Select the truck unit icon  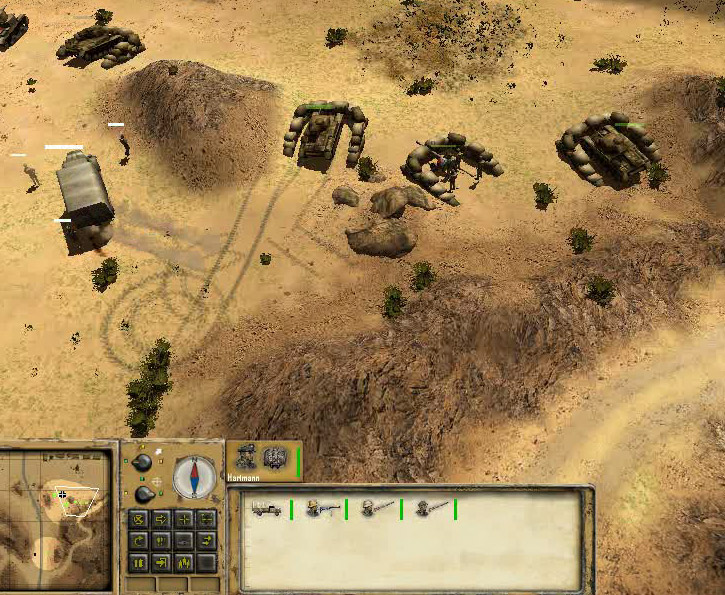click(266, 509)
